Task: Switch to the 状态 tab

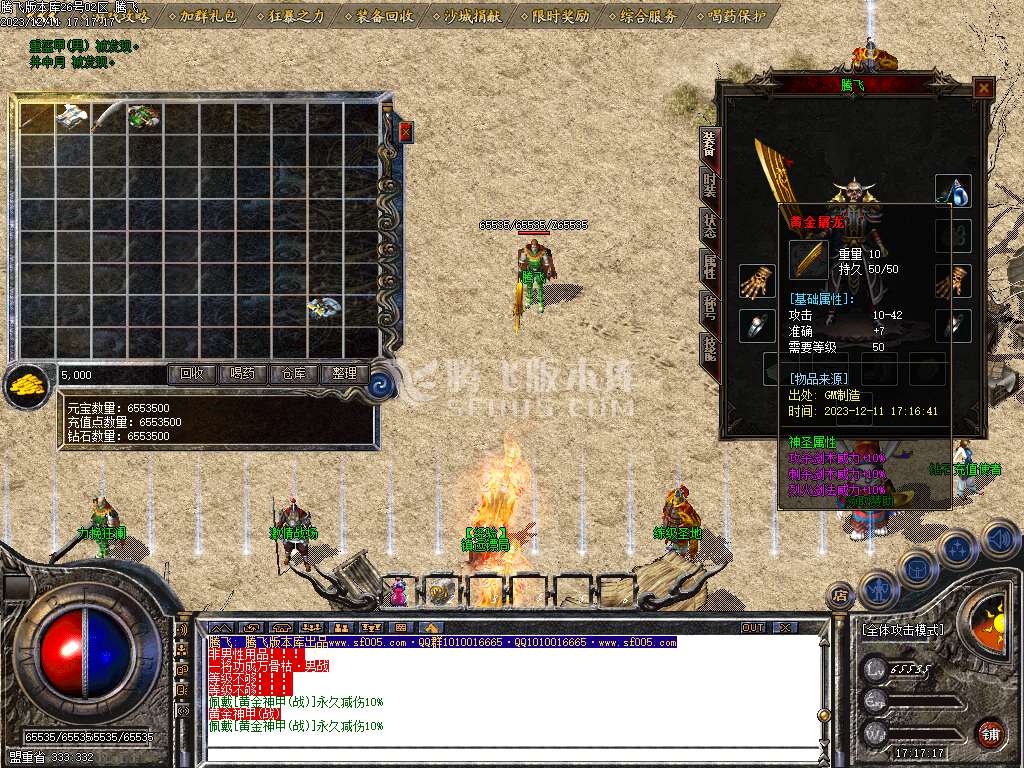Action: (709, 225)
